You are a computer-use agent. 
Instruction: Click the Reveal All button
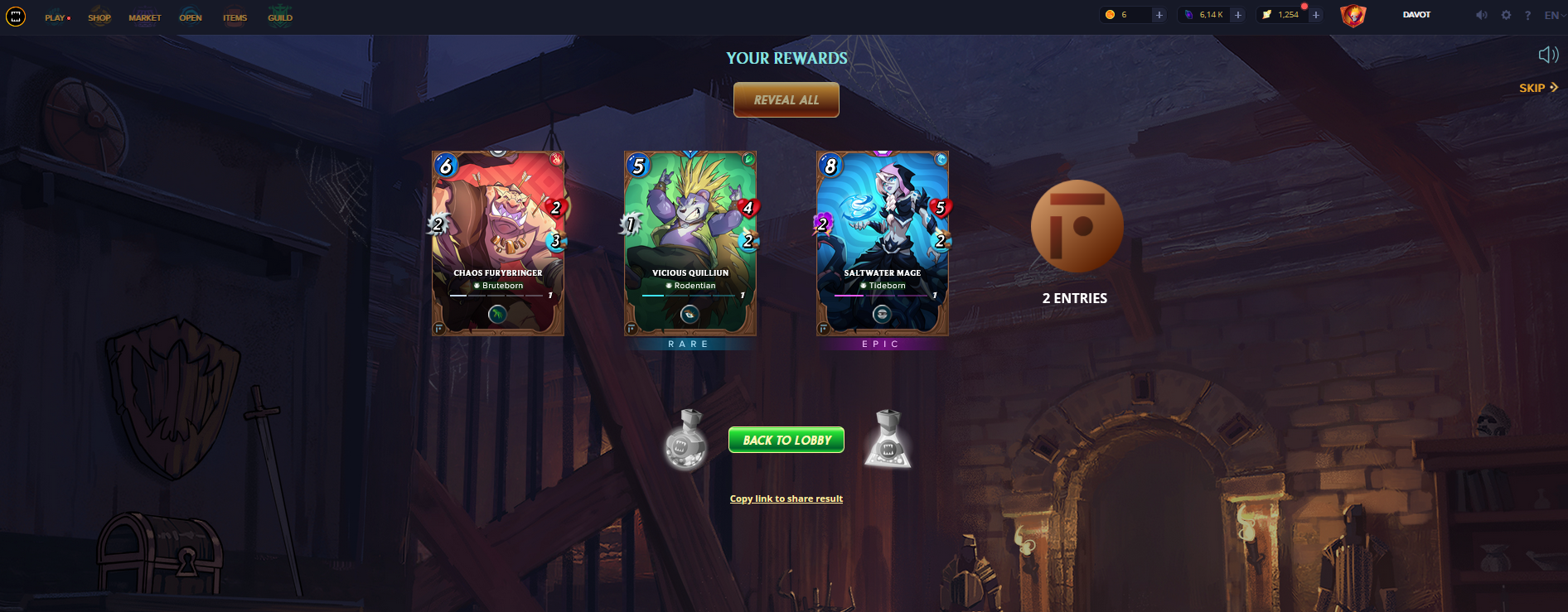click(786, 100)
